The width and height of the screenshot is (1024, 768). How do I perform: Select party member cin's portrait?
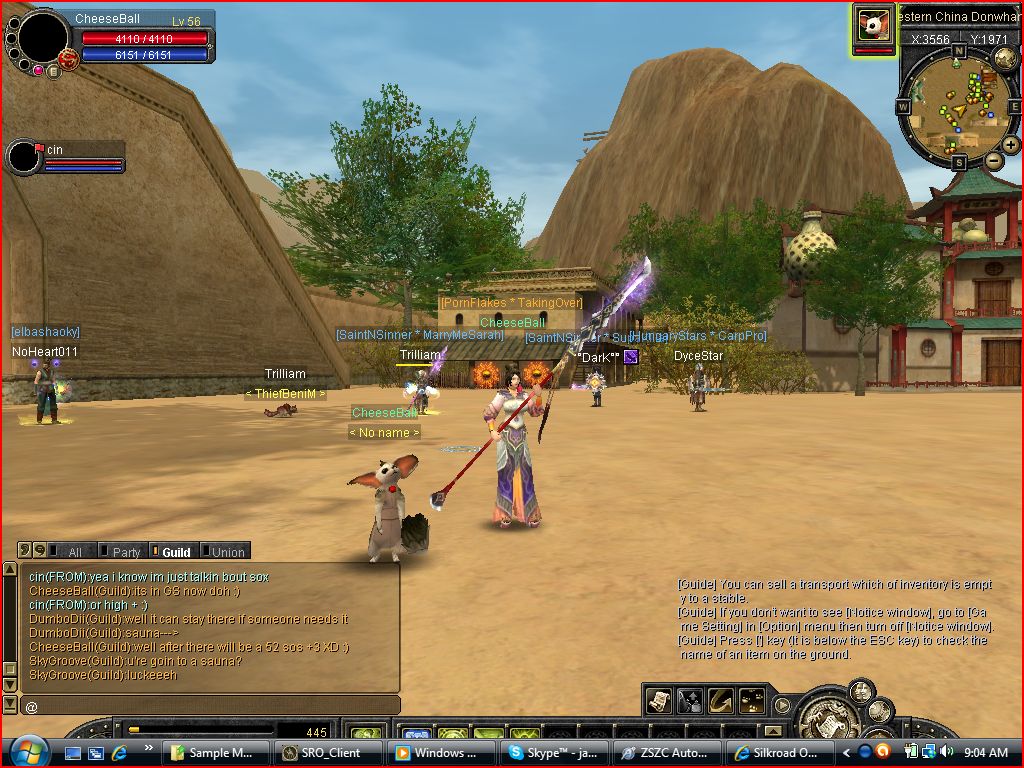pos(23,157)
